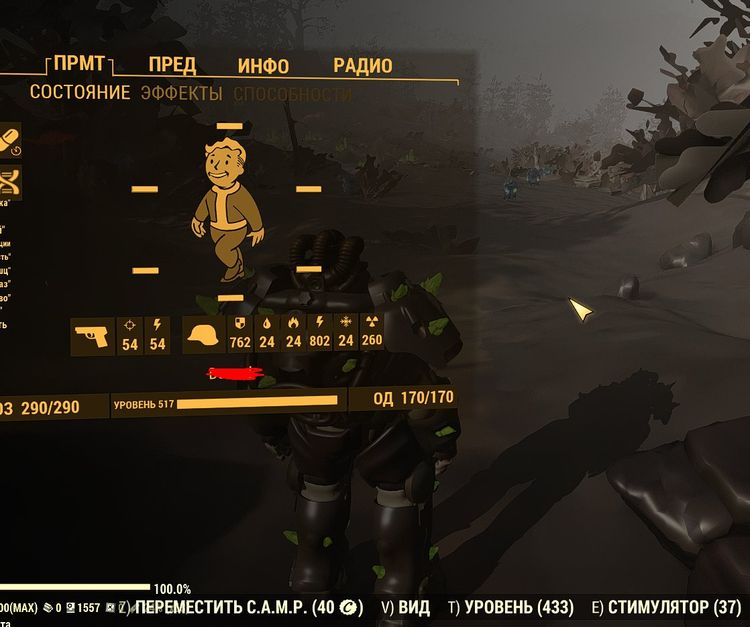Click the pill effect icon
Screen dimensions: 750x627
9,138
